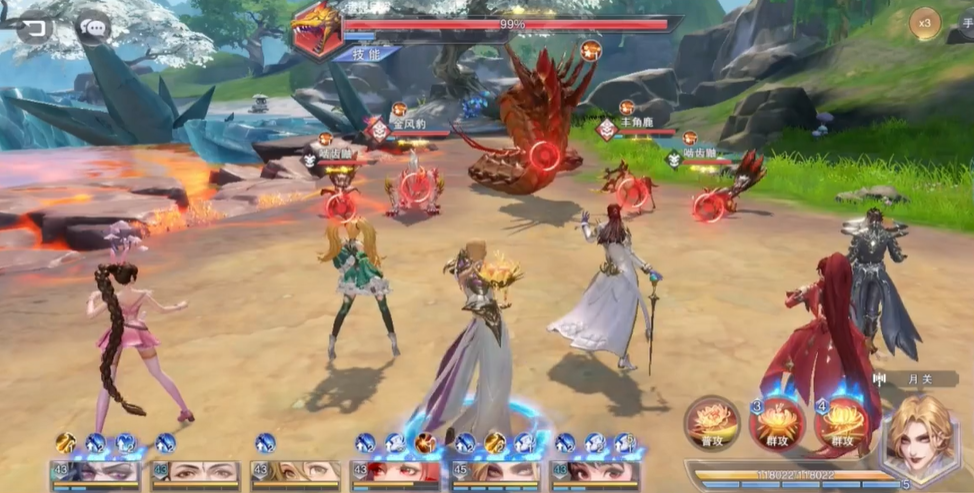Toggle the x3 battle speed button
The width and height of the screenshot is (974, 493).
tap(925, 23)
